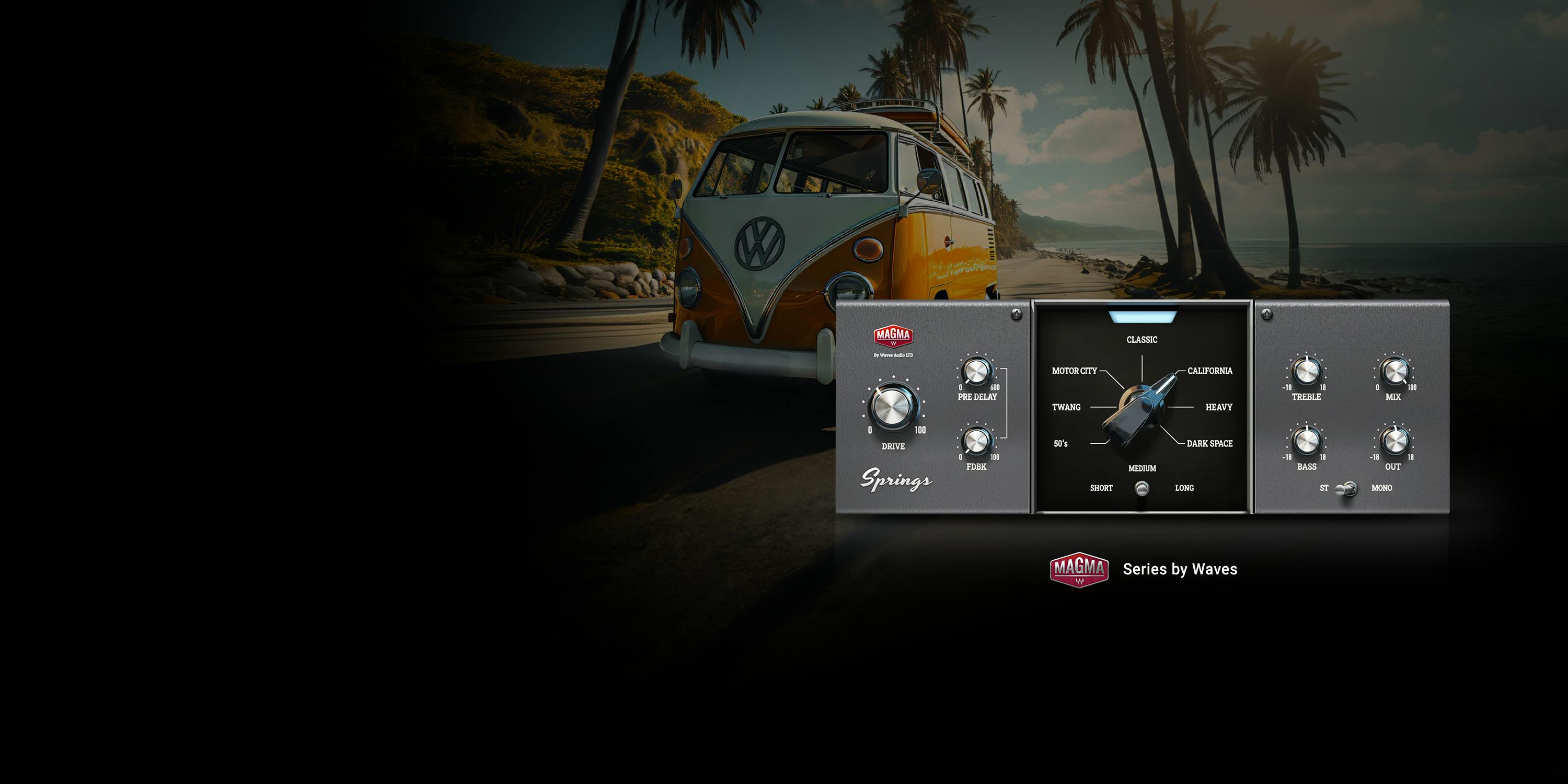This screenshot has height=784, width=1568.
Task: Choose the Motor City spring type
Action: (x=1075, y=371)
